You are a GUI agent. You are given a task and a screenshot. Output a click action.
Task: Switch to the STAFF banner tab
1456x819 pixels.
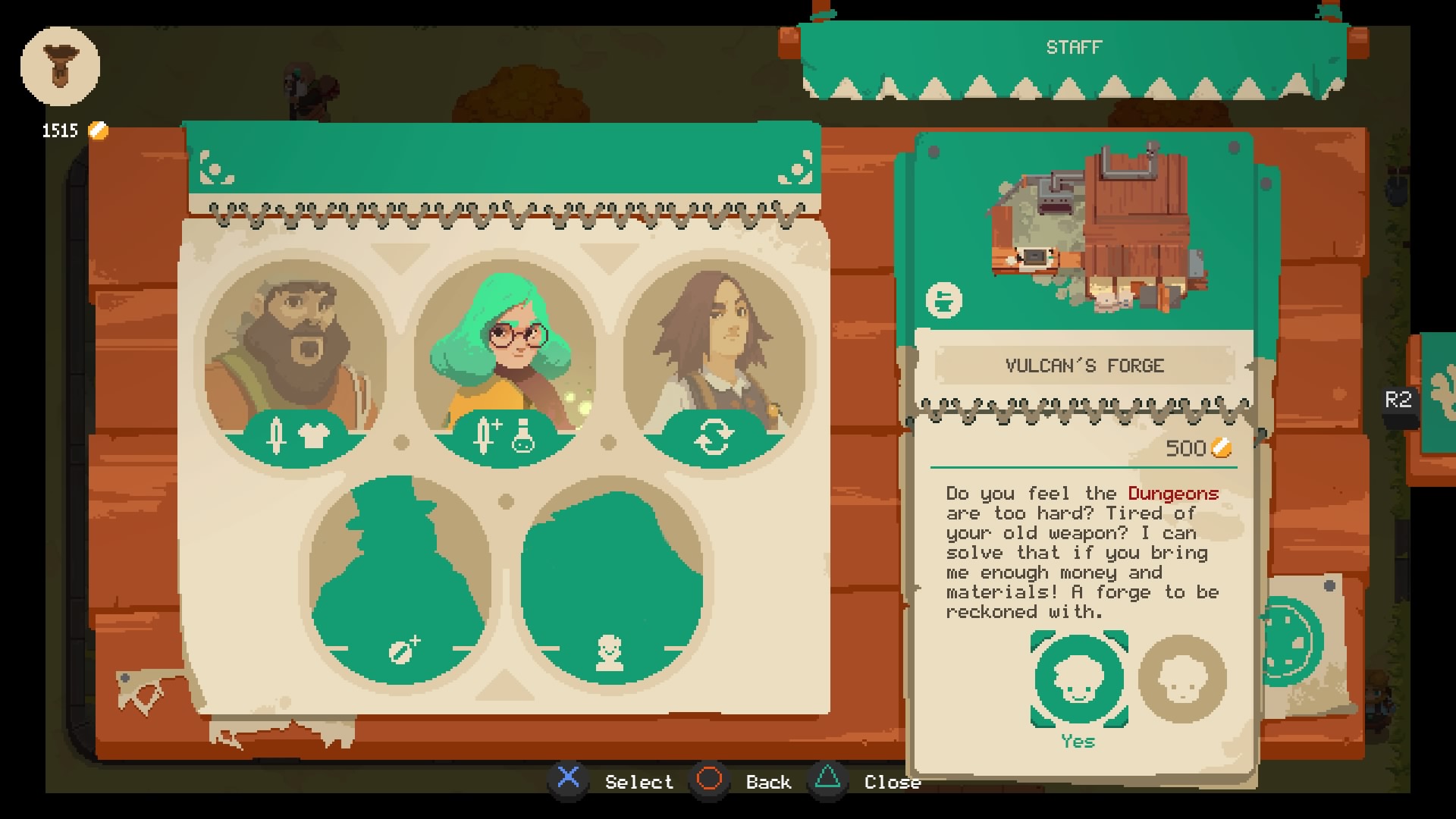click(x=1072, y=47)
